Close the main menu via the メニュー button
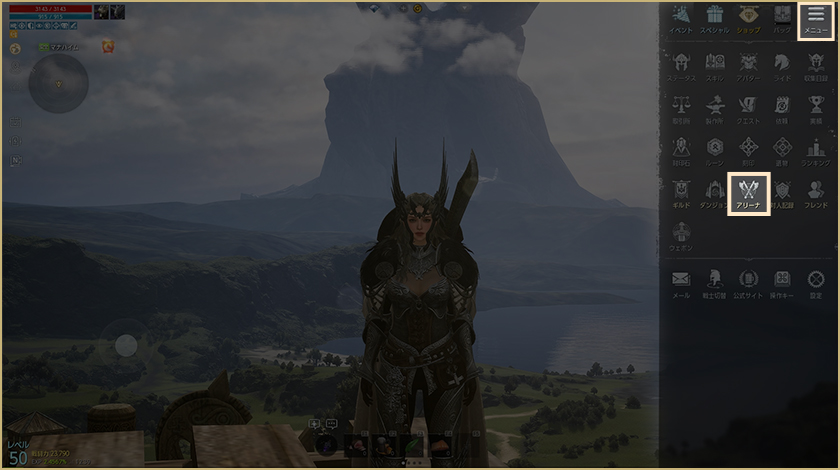Screen dimensions: 840x470 tap(815, 19)
